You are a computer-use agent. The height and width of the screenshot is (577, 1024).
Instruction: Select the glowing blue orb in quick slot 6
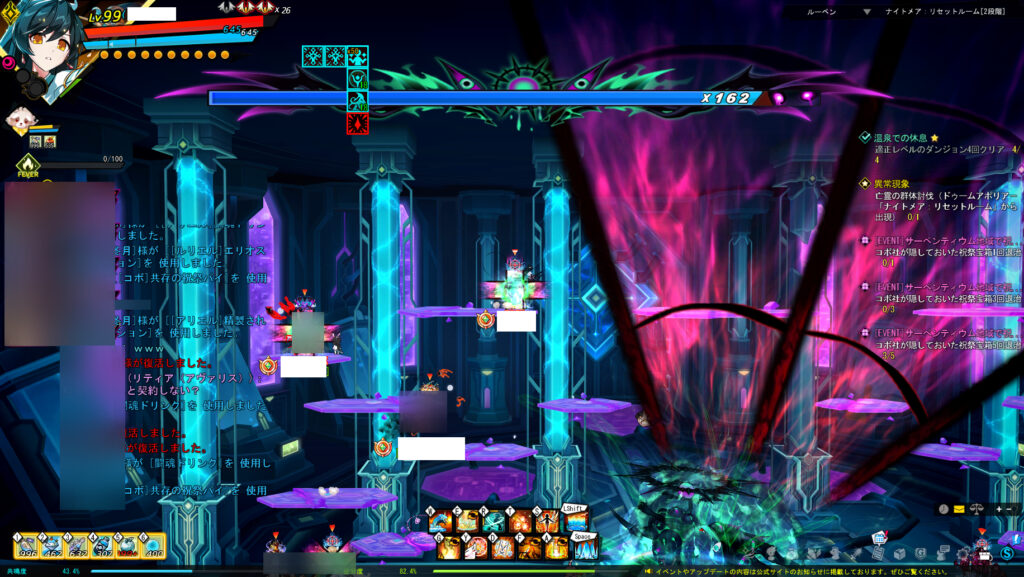(x=153, y=546)
